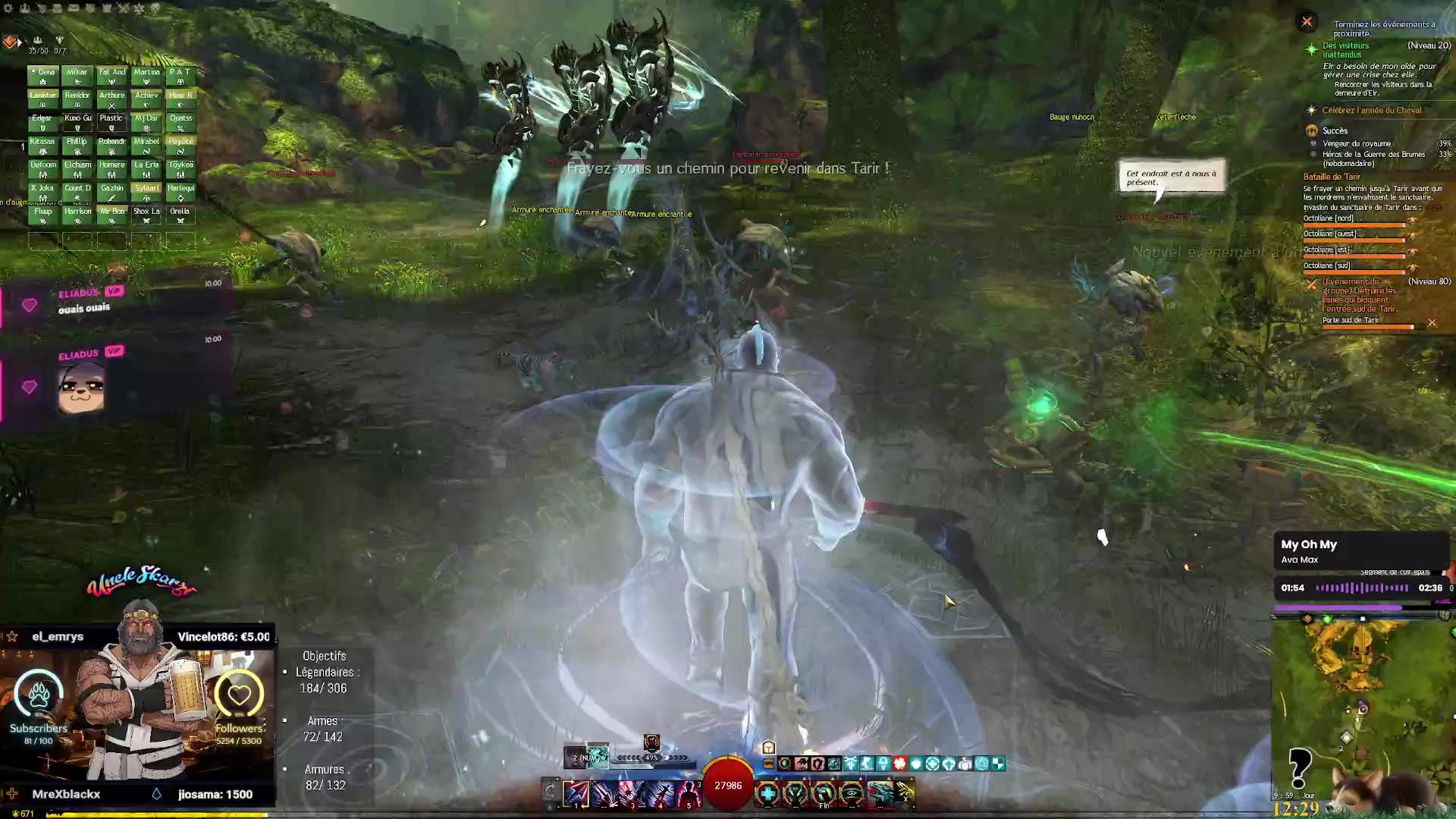Image resolution: width=1456 pixels, height=819 pixels.
Task: Use the healing skill with cross icon
Action: point(767,793)
